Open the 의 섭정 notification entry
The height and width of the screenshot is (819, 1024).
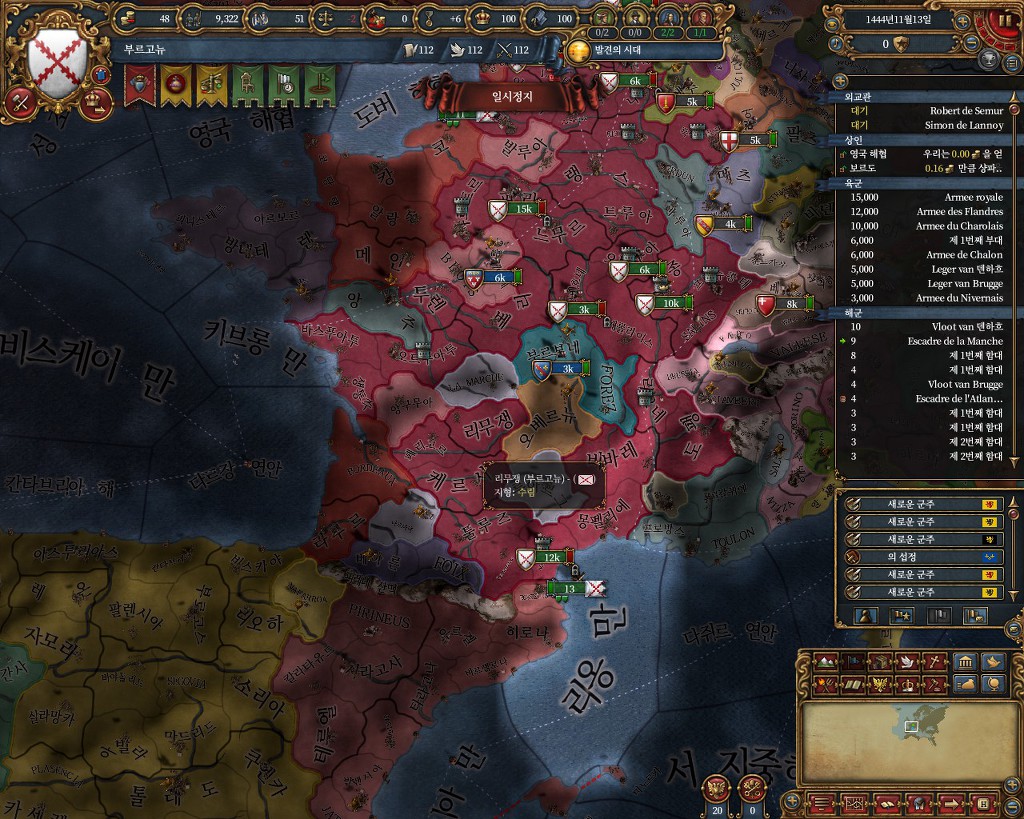tap(918, 556)
